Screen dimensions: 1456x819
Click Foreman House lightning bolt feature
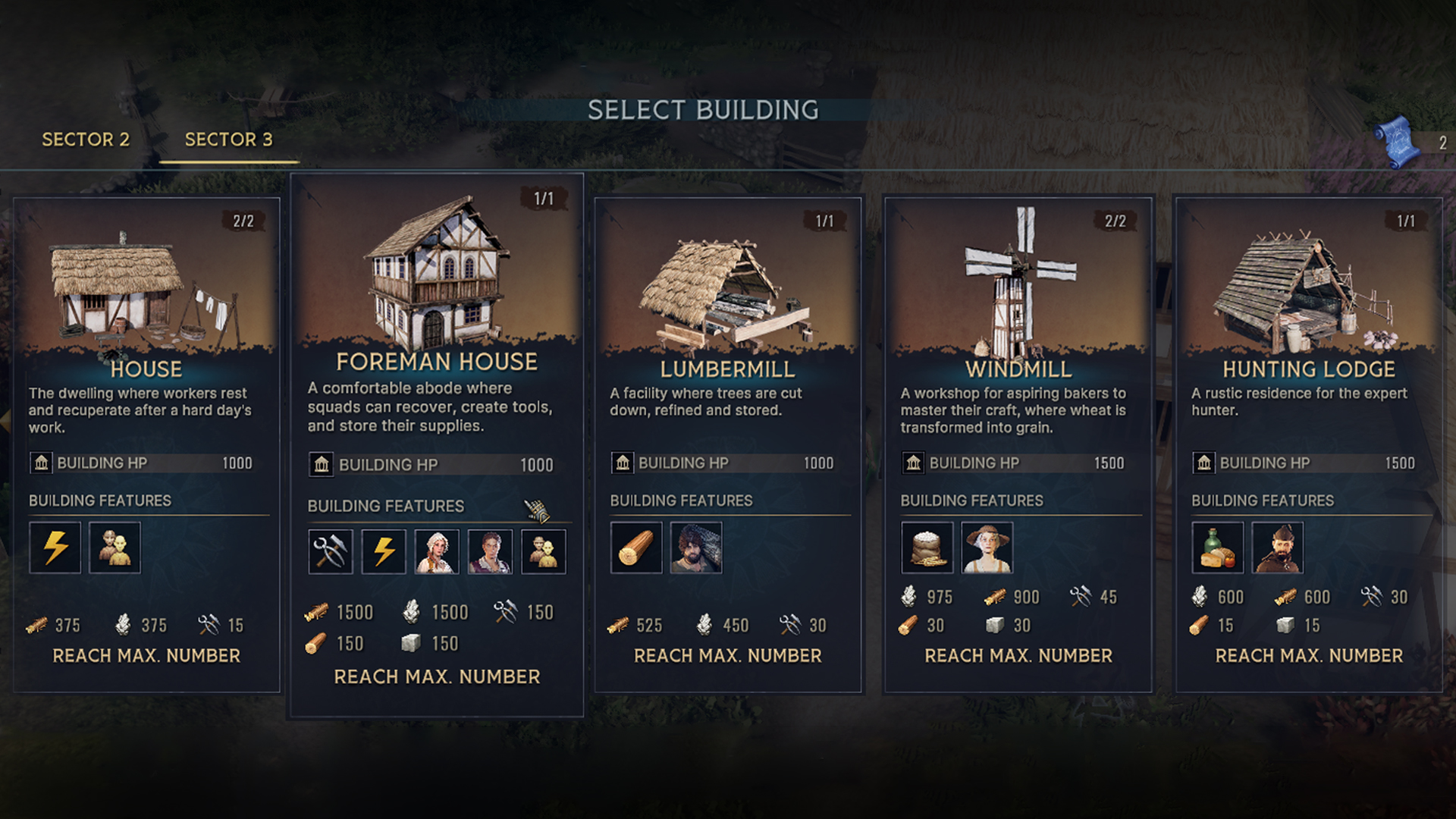pyautogui.click(x=384, y=551)
